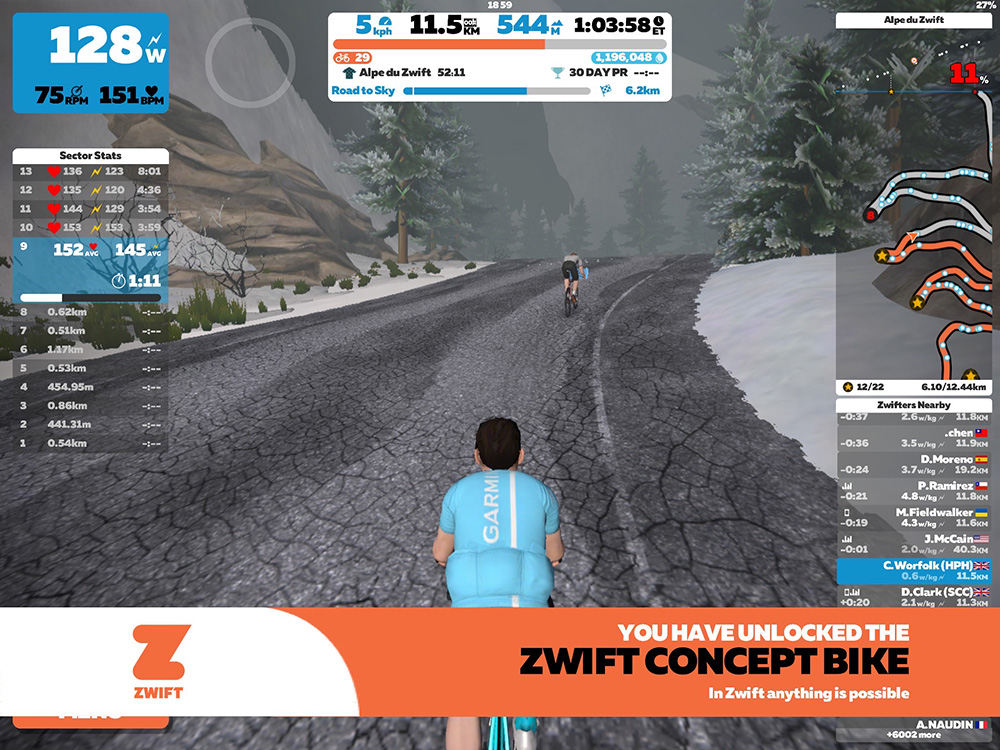Click the Zwifters Nearby header
Viewport: 1000px width, 750px height.
tap(917, 405)
